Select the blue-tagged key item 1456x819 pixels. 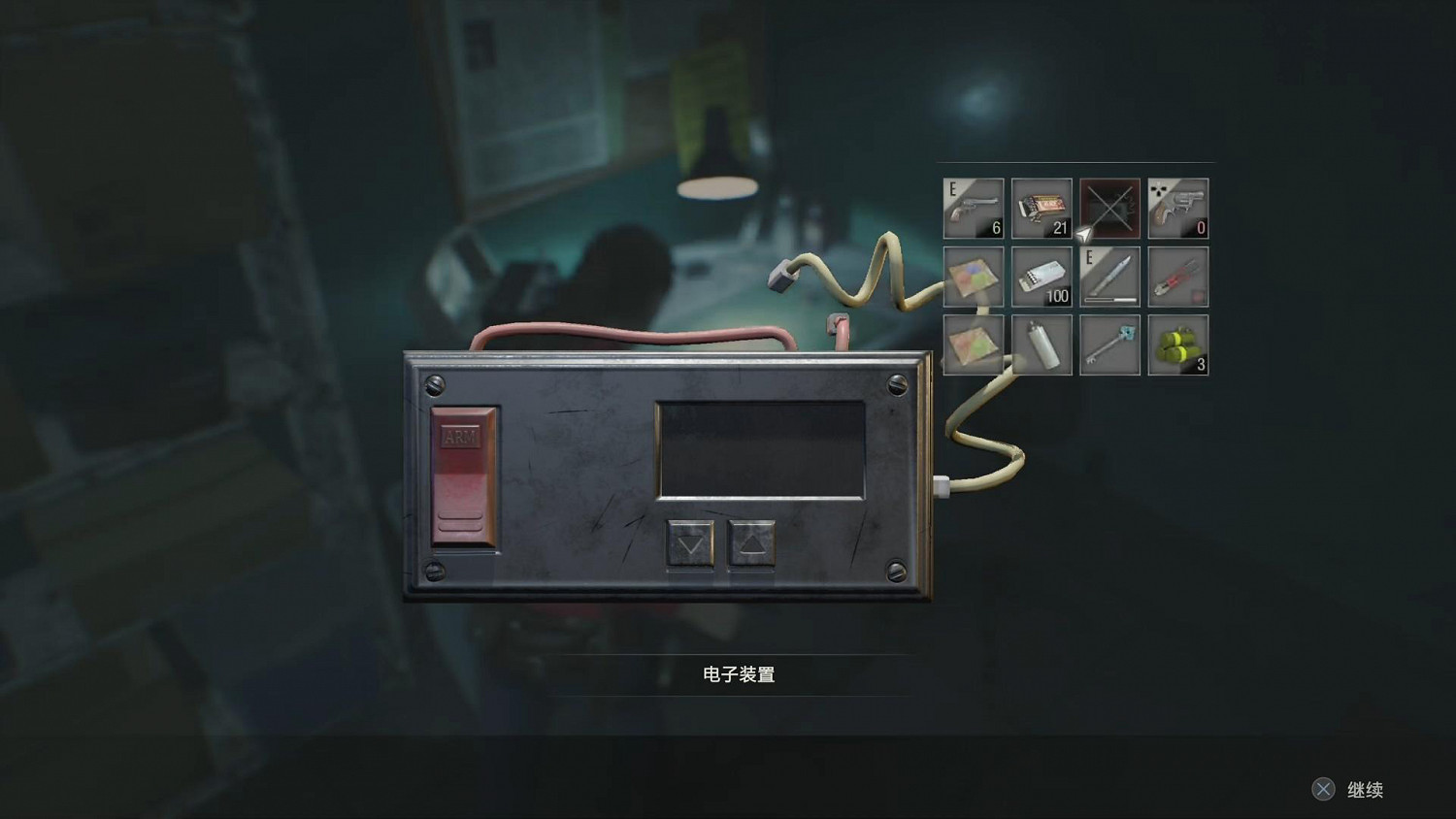pos(1109,344)
